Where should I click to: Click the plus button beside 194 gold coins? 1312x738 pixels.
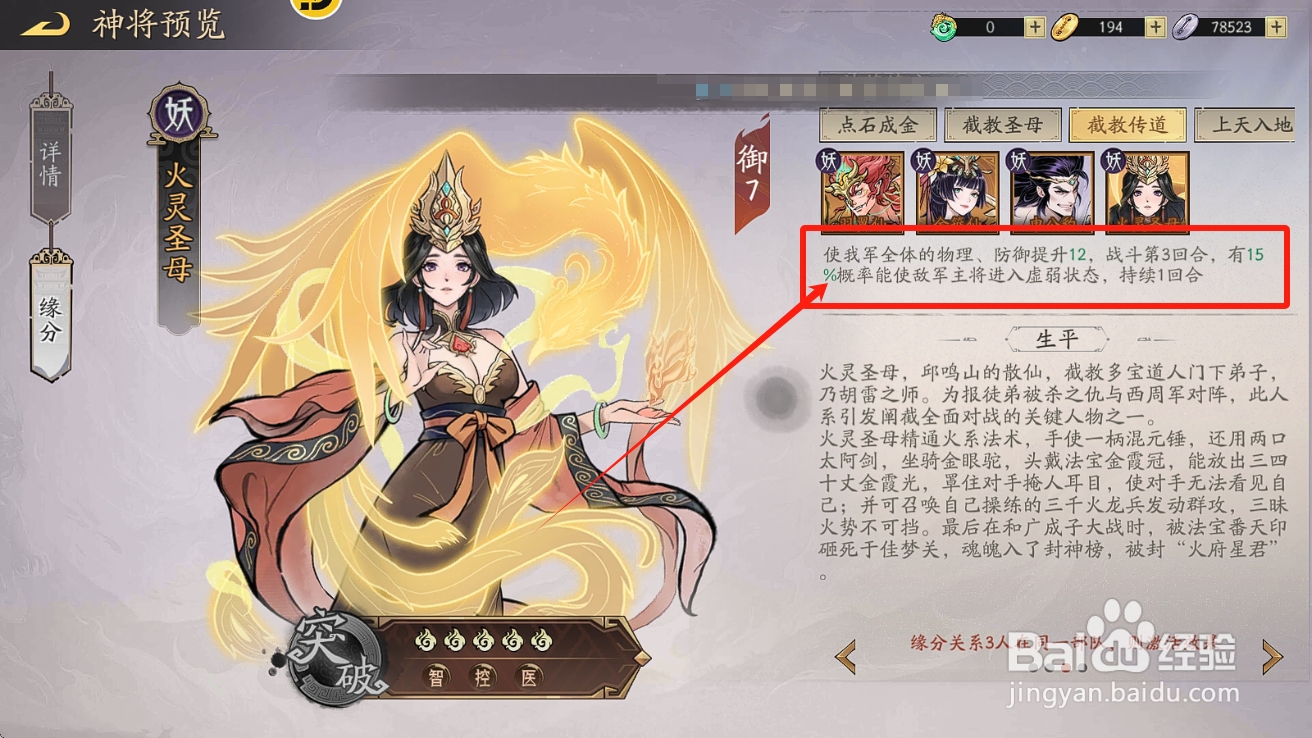[1156, 26]
